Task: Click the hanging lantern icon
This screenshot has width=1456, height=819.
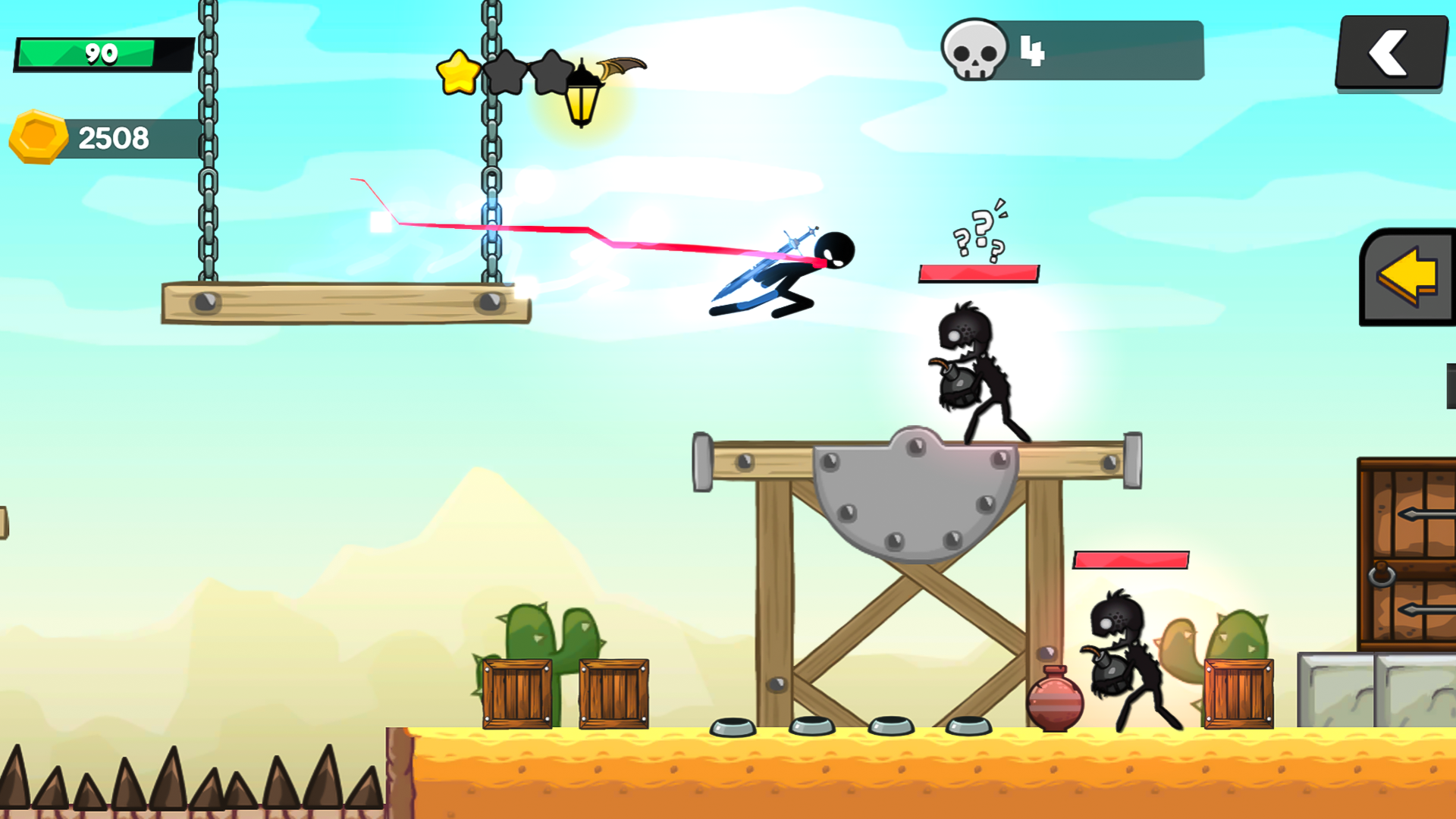Action: click(582, 96)
